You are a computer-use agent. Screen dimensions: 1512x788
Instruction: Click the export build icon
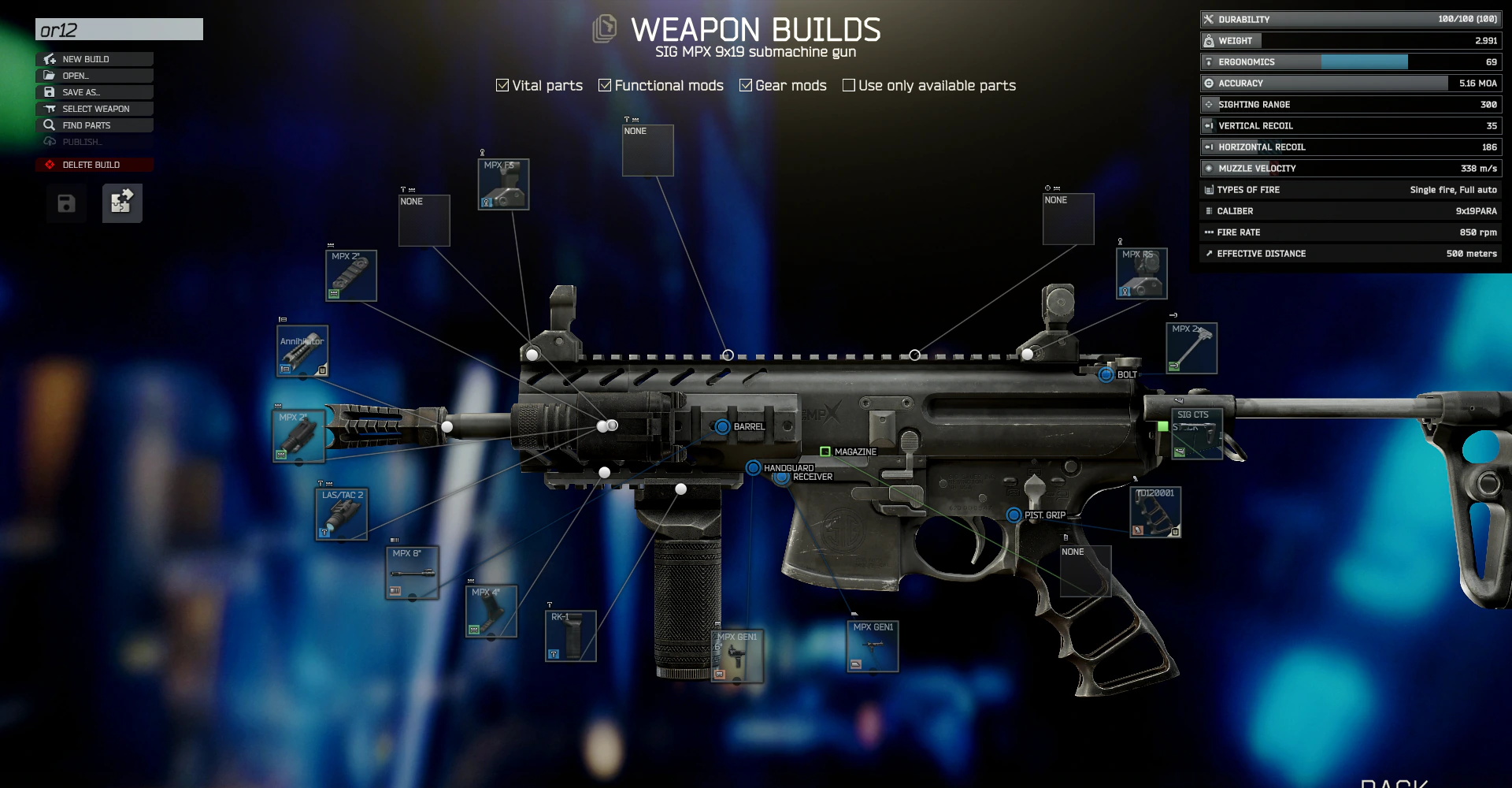[x=121, y=203]
